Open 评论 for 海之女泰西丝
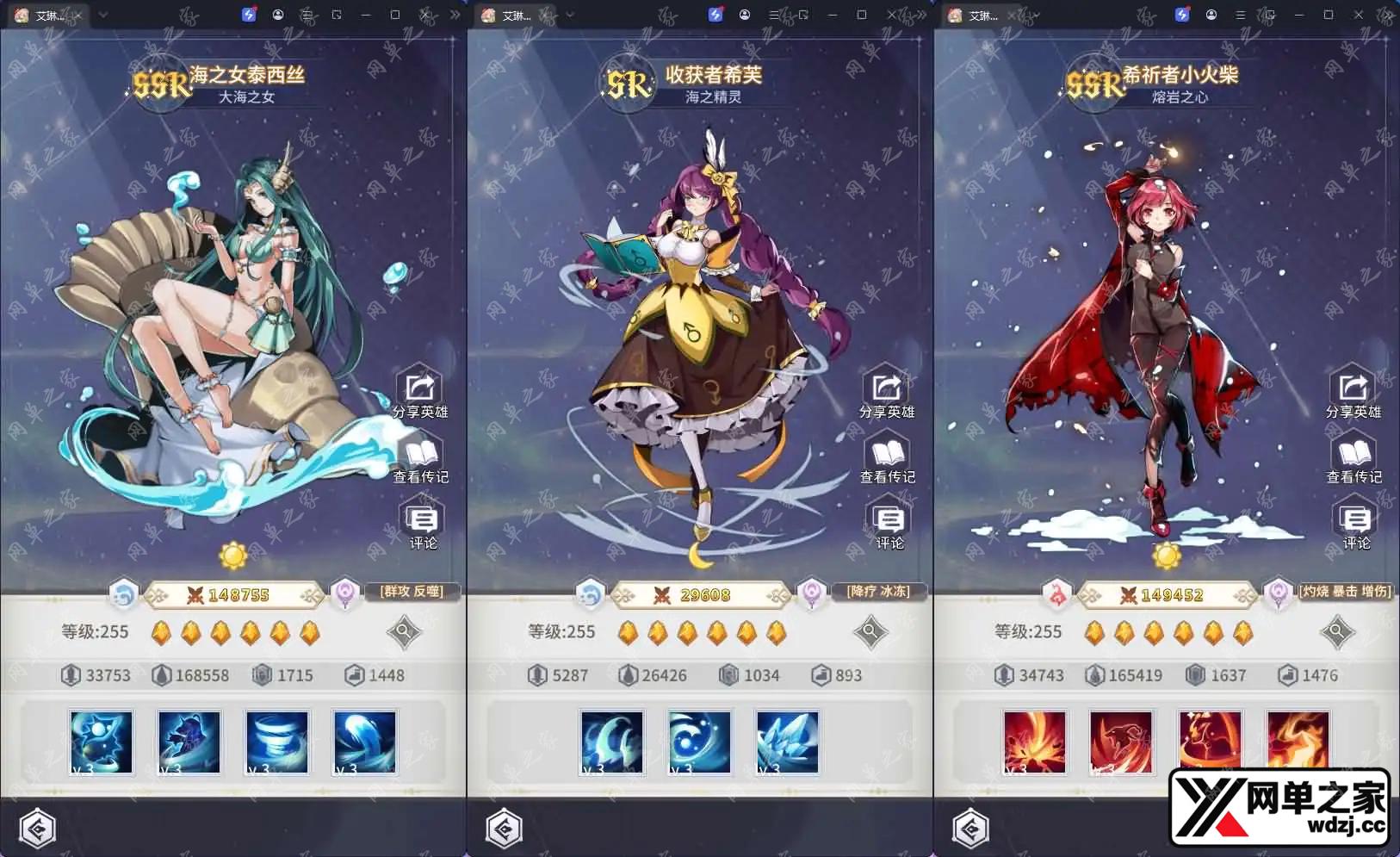1400x857 pixels. click(x=422, y=525)
